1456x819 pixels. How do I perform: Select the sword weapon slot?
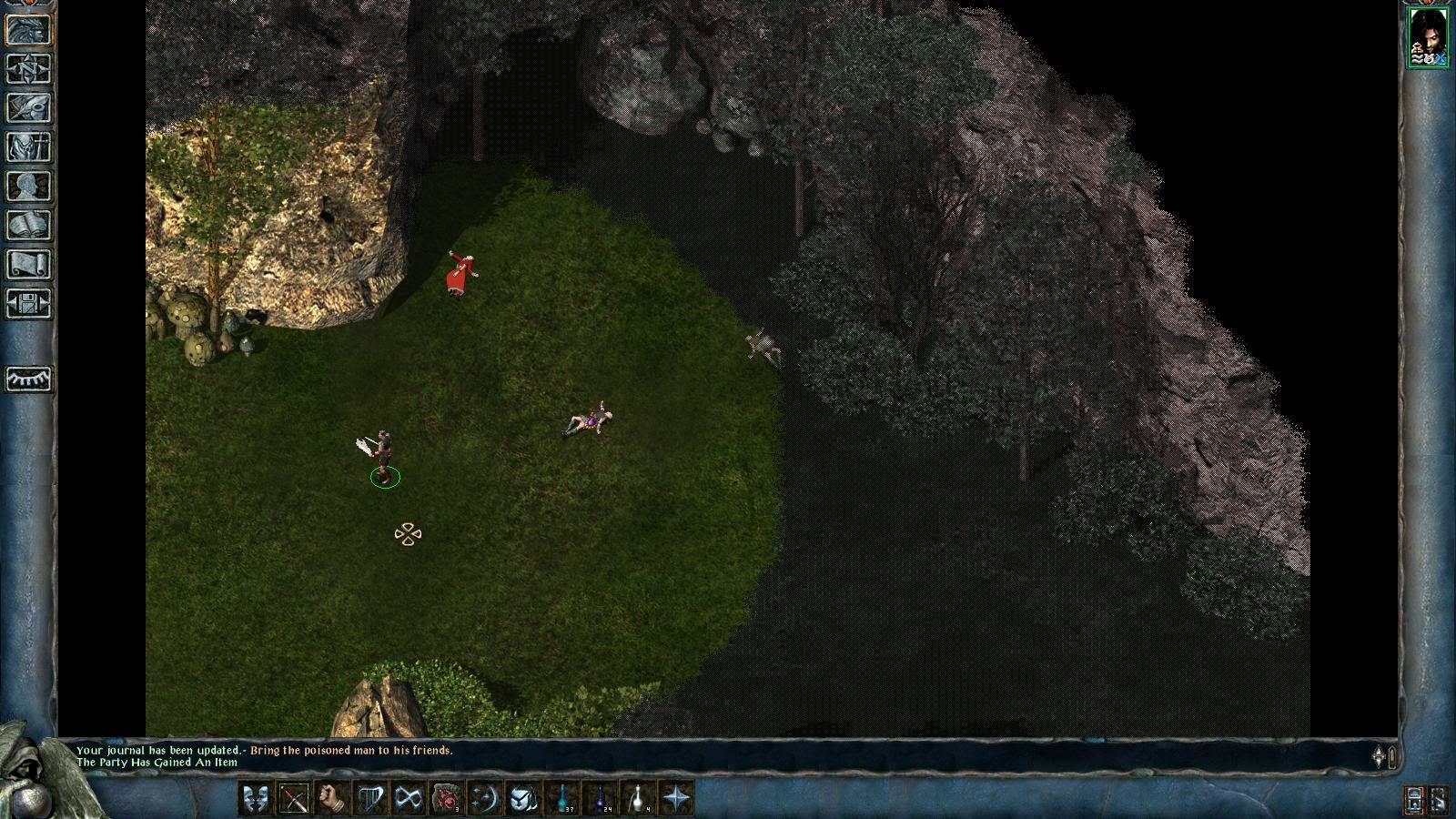(x=294, y=799)
